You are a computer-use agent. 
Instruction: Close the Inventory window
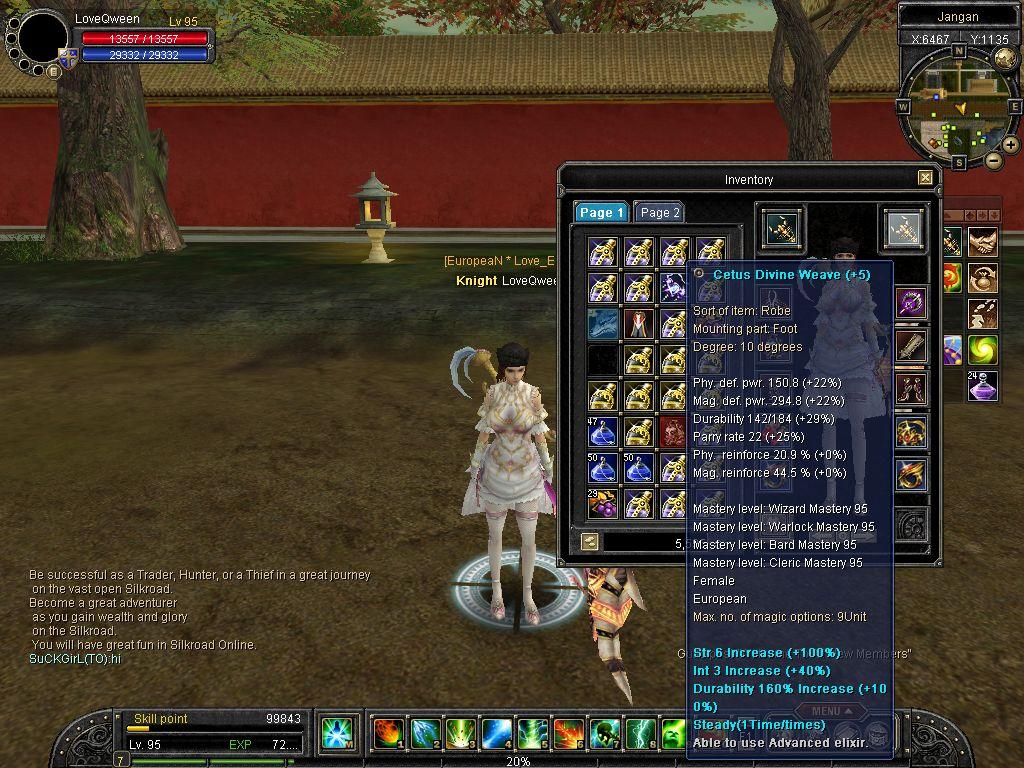point(925,178)
